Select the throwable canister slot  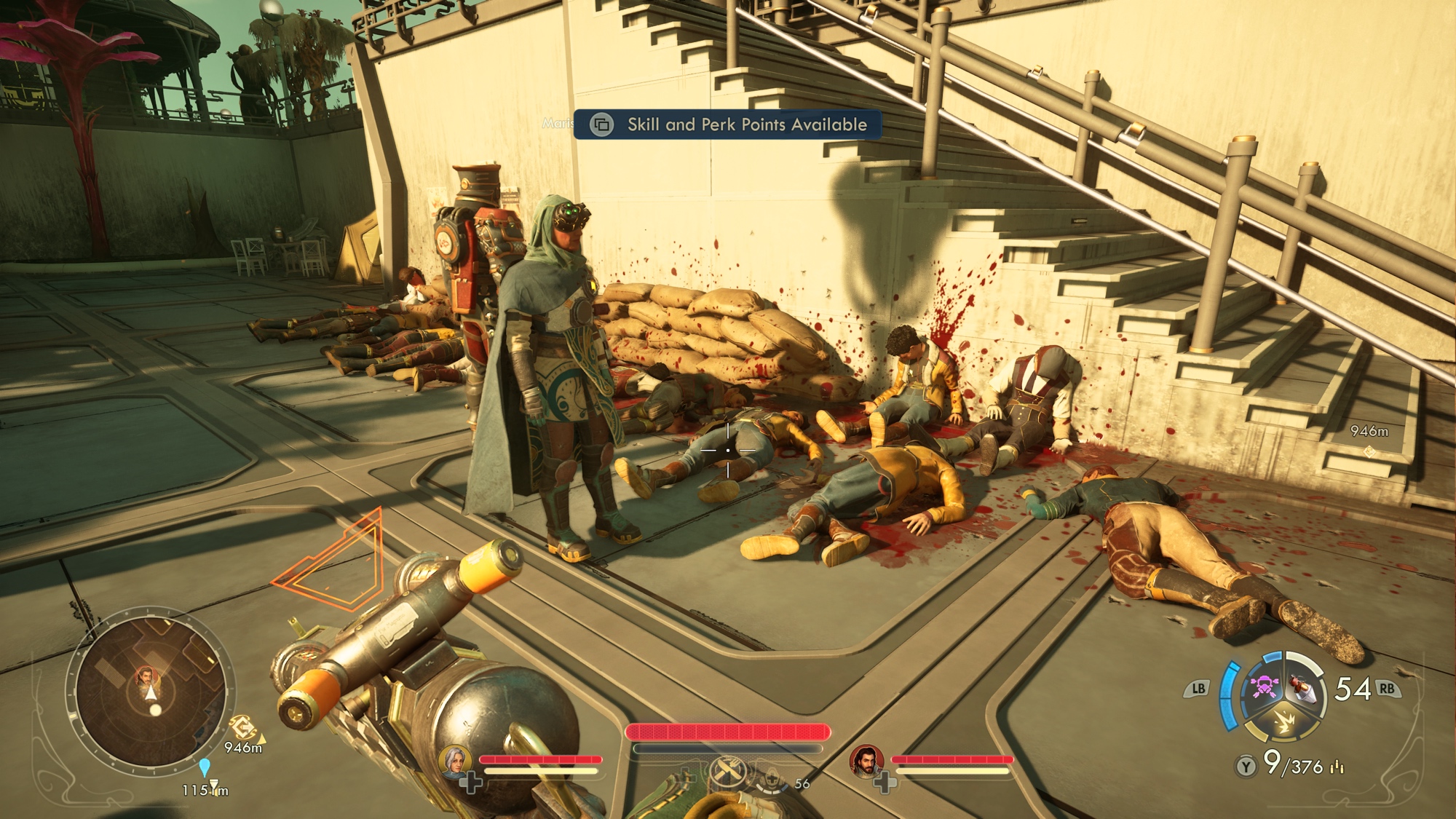point(1302,689)
